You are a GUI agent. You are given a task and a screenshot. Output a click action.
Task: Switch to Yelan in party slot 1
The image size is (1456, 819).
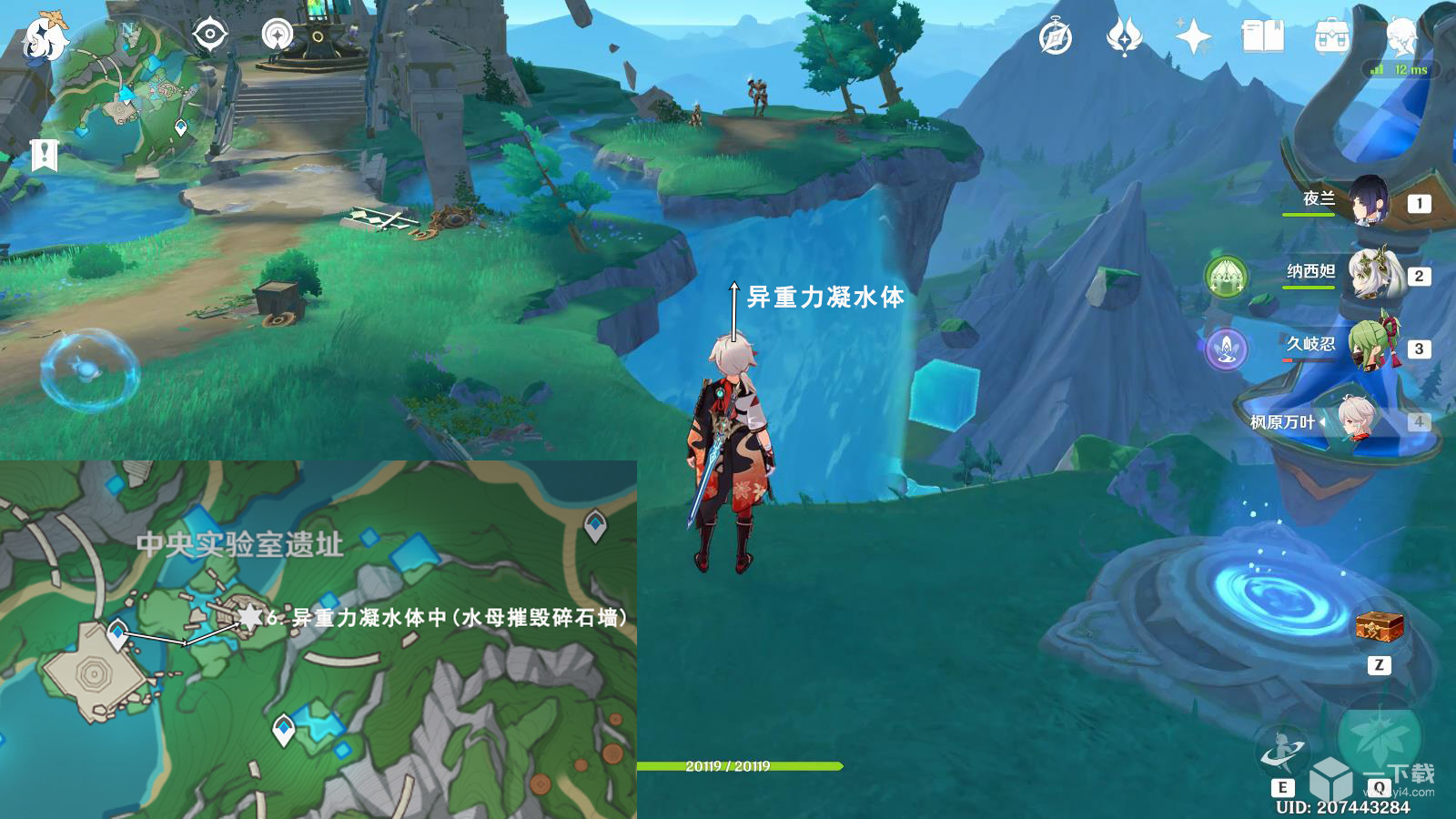(x=1370, y=204)
